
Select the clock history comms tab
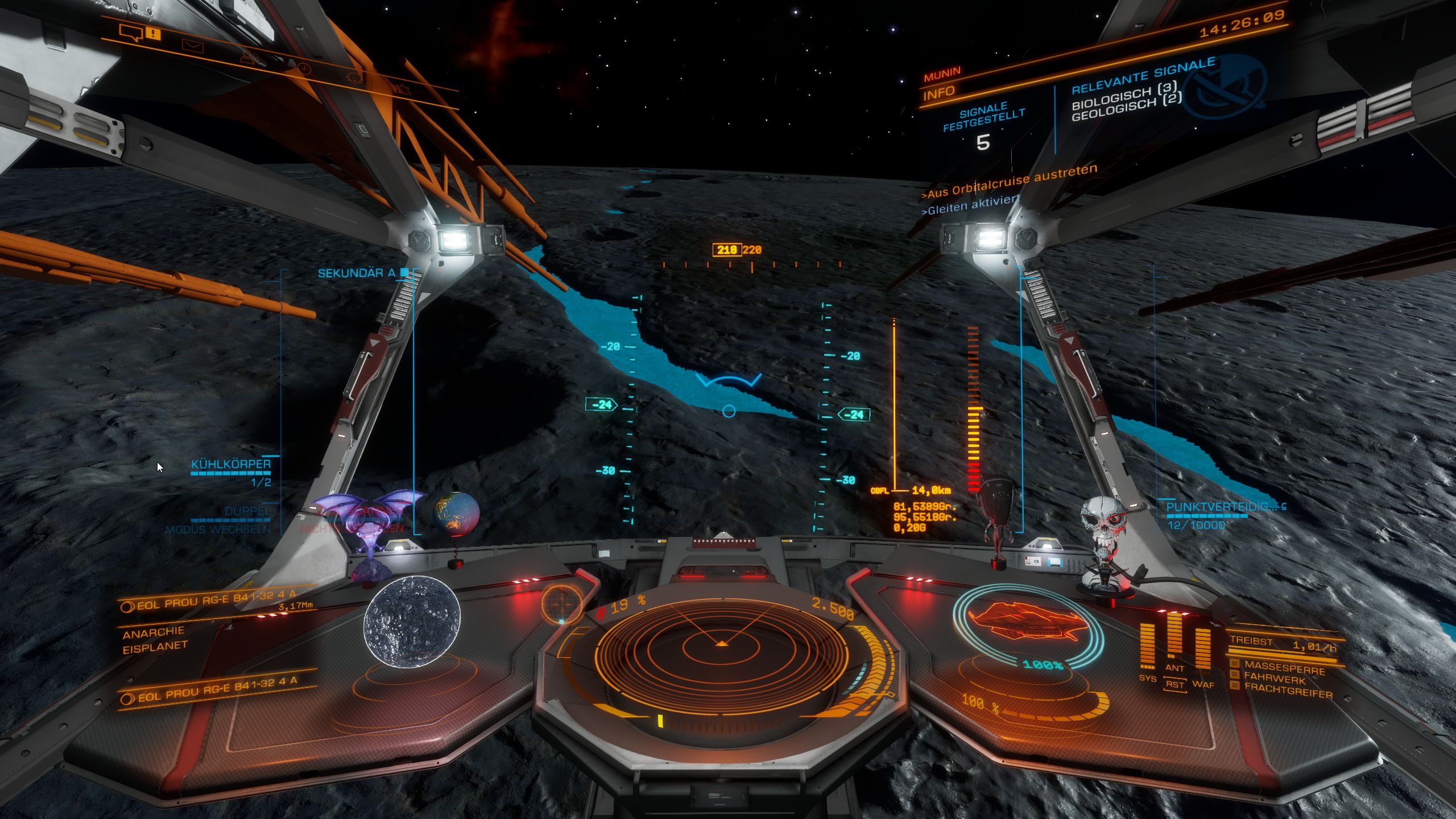[x=305, y=69]
